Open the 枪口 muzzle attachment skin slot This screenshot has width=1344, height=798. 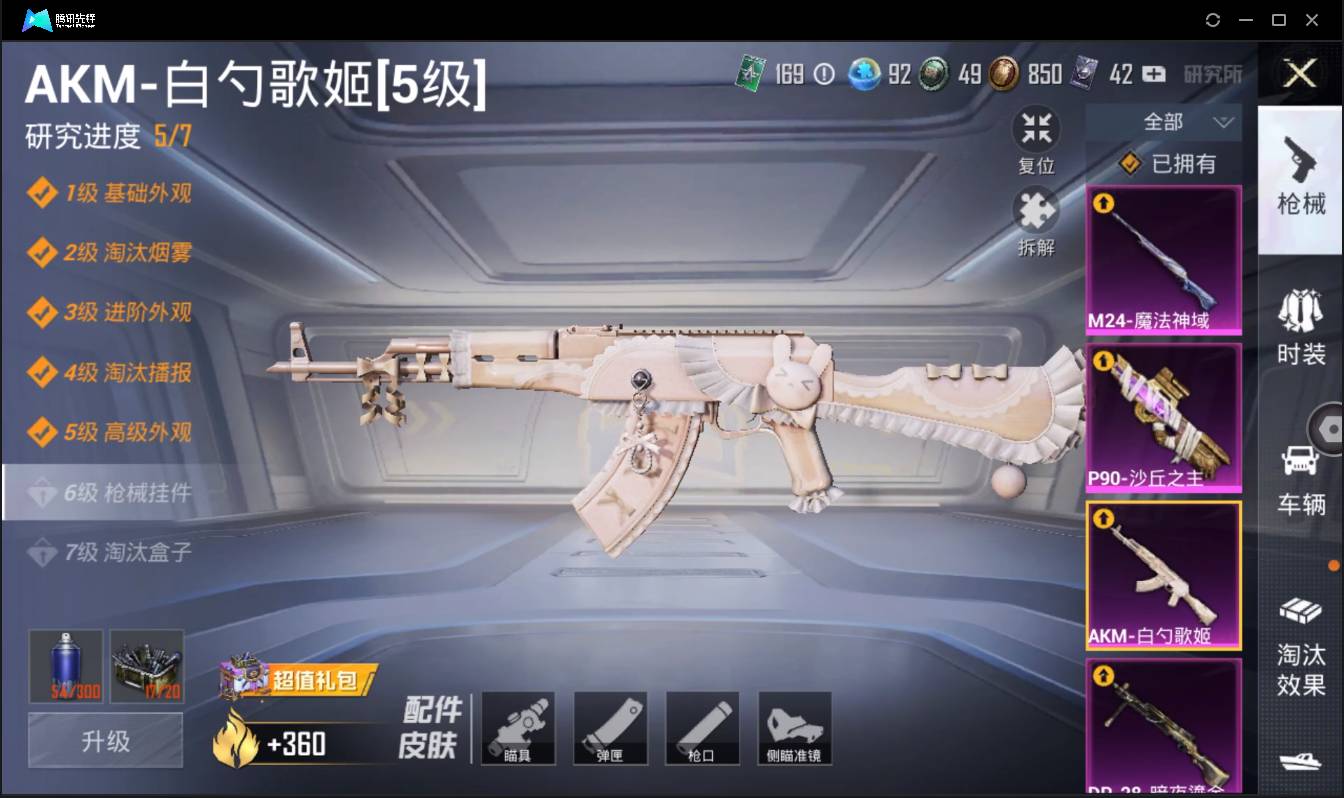click(x=702, y=728)
